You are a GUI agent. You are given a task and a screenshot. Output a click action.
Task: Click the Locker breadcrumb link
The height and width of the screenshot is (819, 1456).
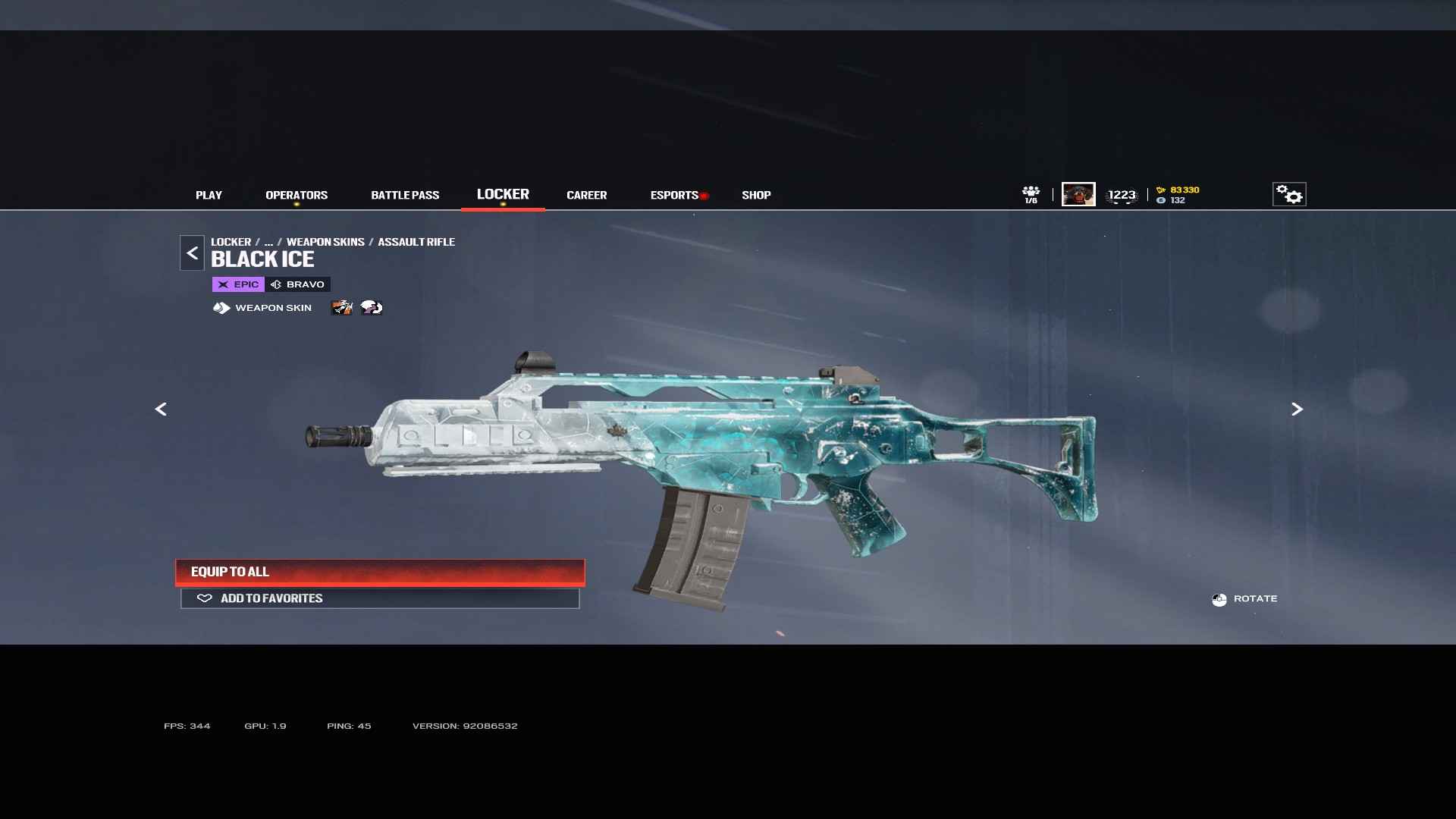pyautogui.click(x=231, y=242)
